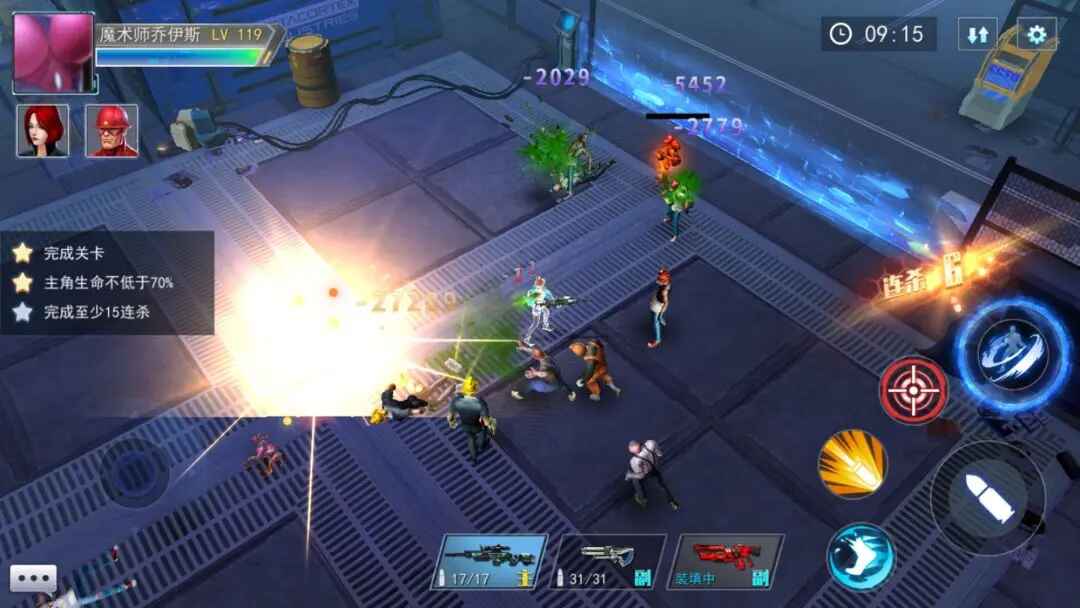Select the pink-masked main hero portrait

point(53,53)
